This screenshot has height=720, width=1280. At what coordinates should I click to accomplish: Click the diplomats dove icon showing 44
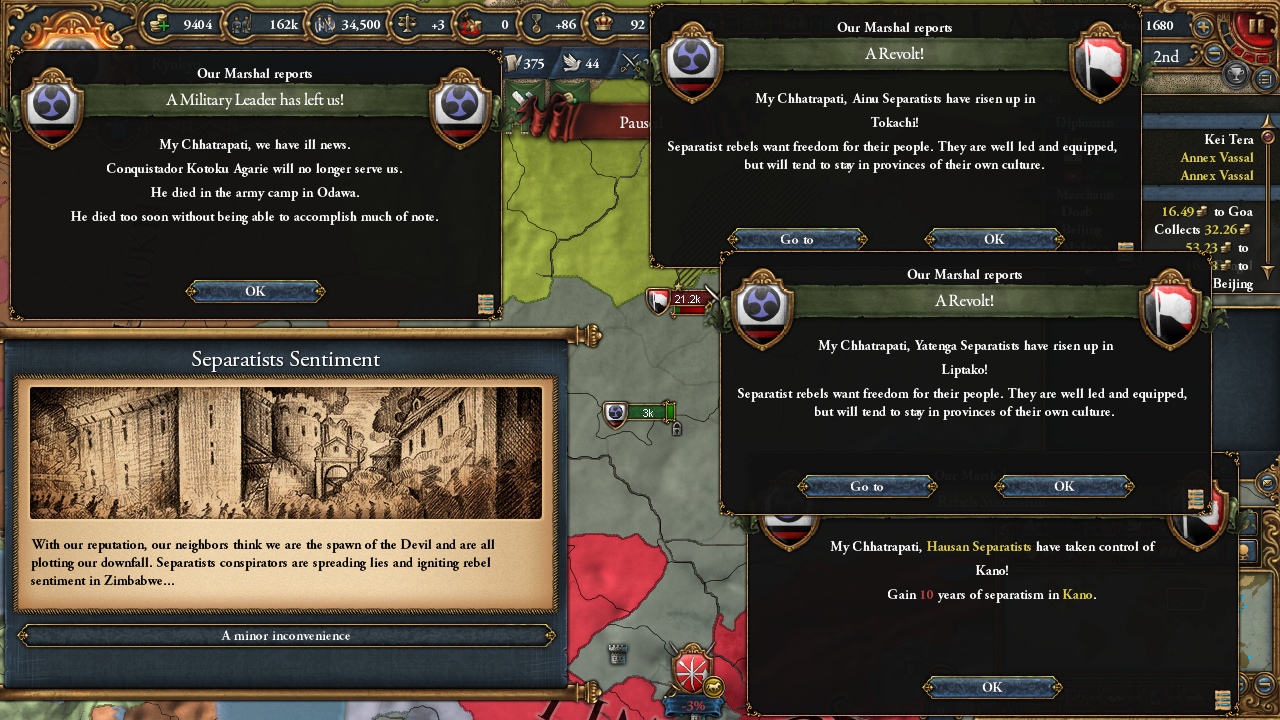click(x=570, y=64)
